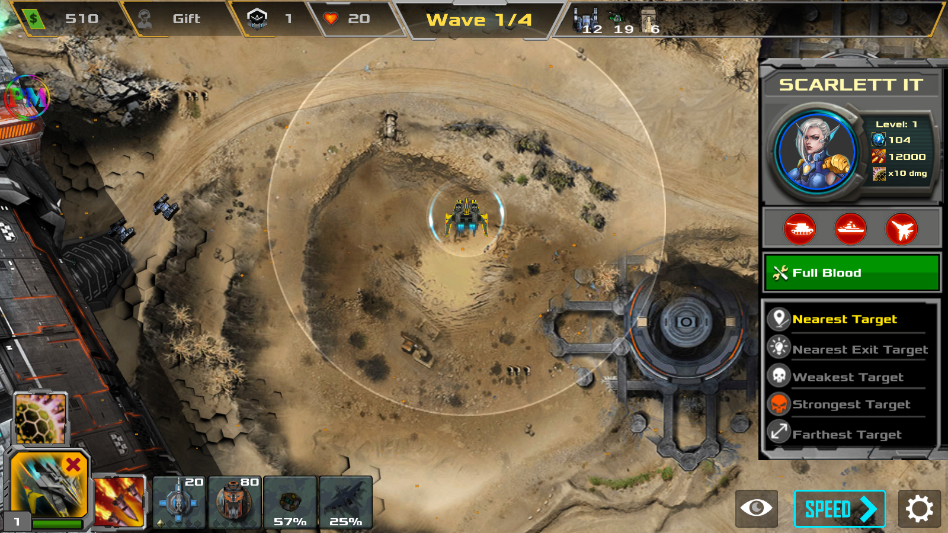Set targeting to Strongest Target
The height and width of the screenshot is (533, 948).
point(850,405)
